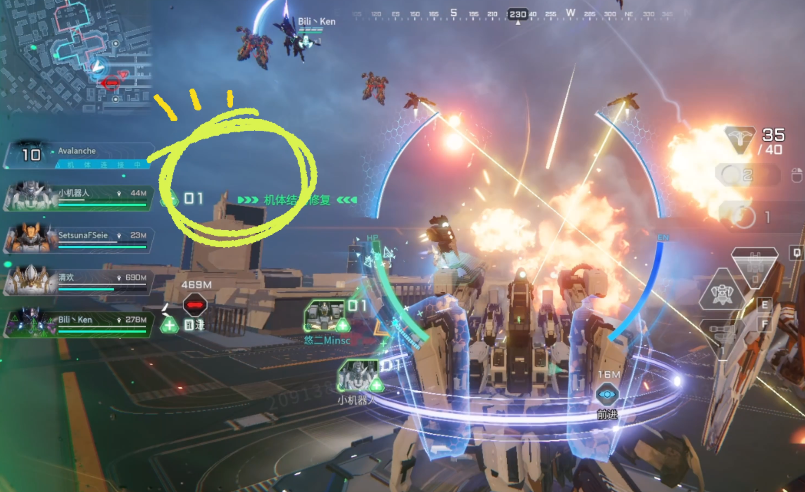Click the red objective marker at 469M
The width and height of the screenshot is (805, 492).
[195, 306]
